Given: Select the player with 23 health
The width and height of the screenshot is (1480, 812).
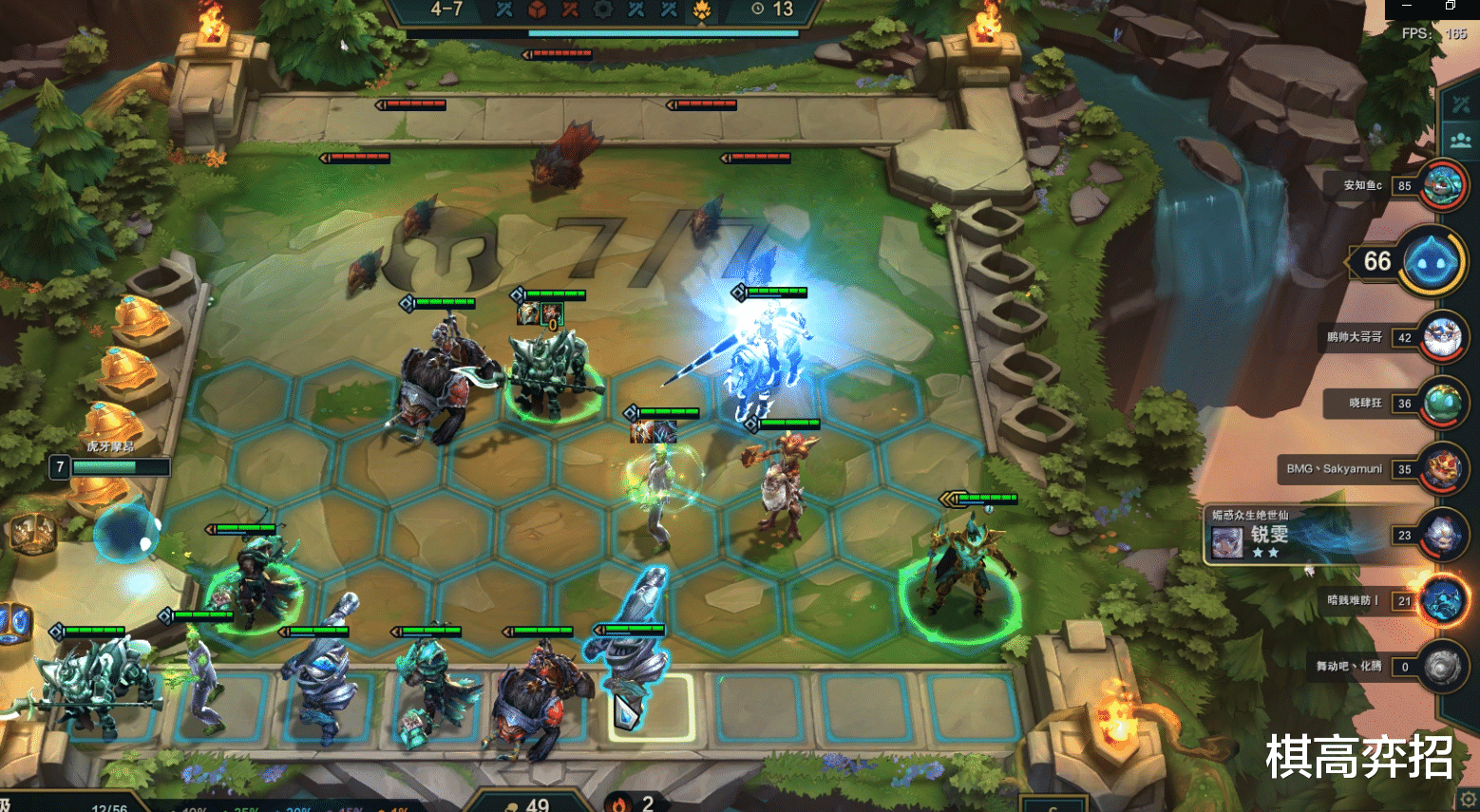Looking at the screenshot, I should point(1441,536).
